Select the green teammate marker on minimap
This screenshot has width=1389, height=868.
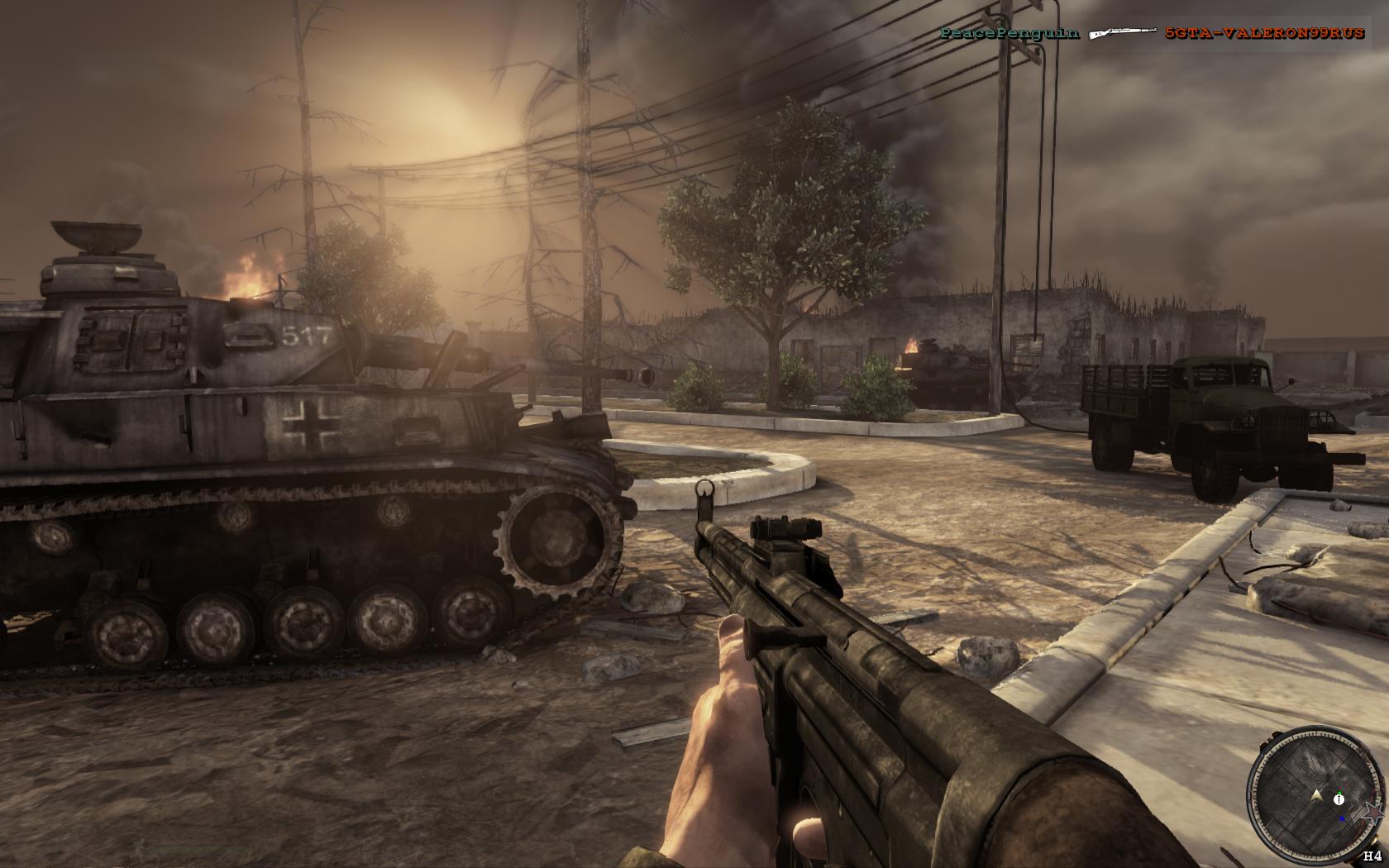point(1339,792)
